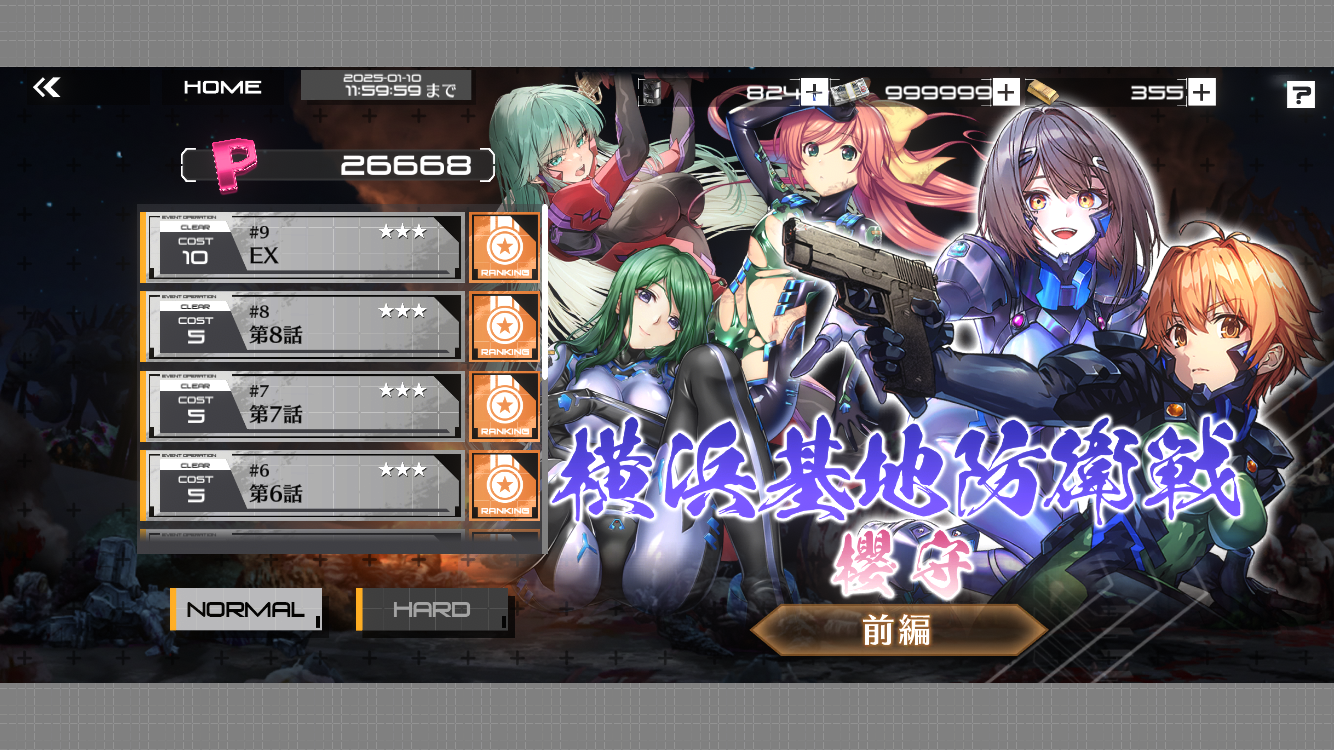Check ranking for 第6話

505,485
